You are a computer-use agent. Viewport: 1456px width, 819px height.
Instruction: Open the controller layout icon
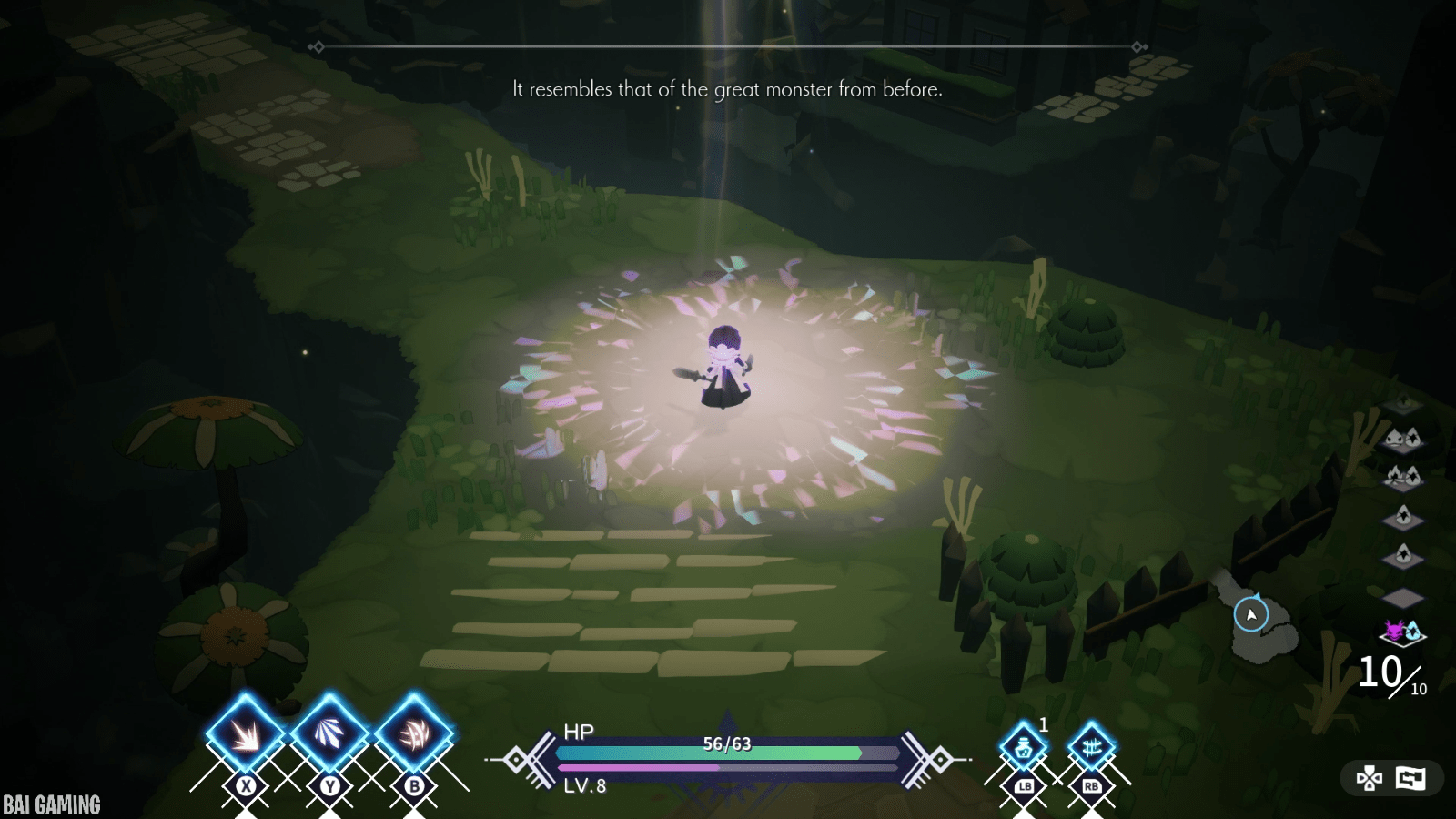pos(1369,778)
